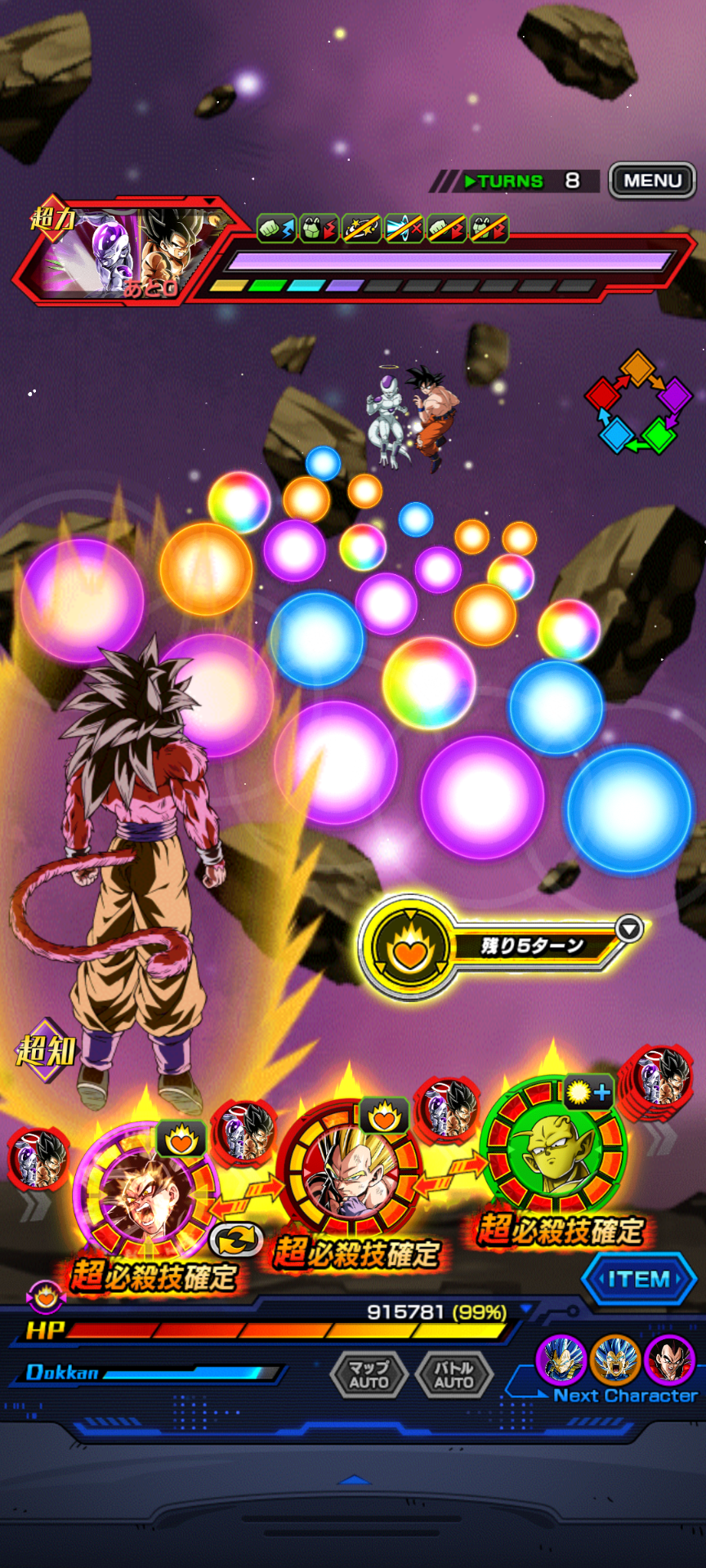Toggle the Battle AUTO button
The width and height of the screenshot is (706, 1568).
click(x=454, y=1374)
